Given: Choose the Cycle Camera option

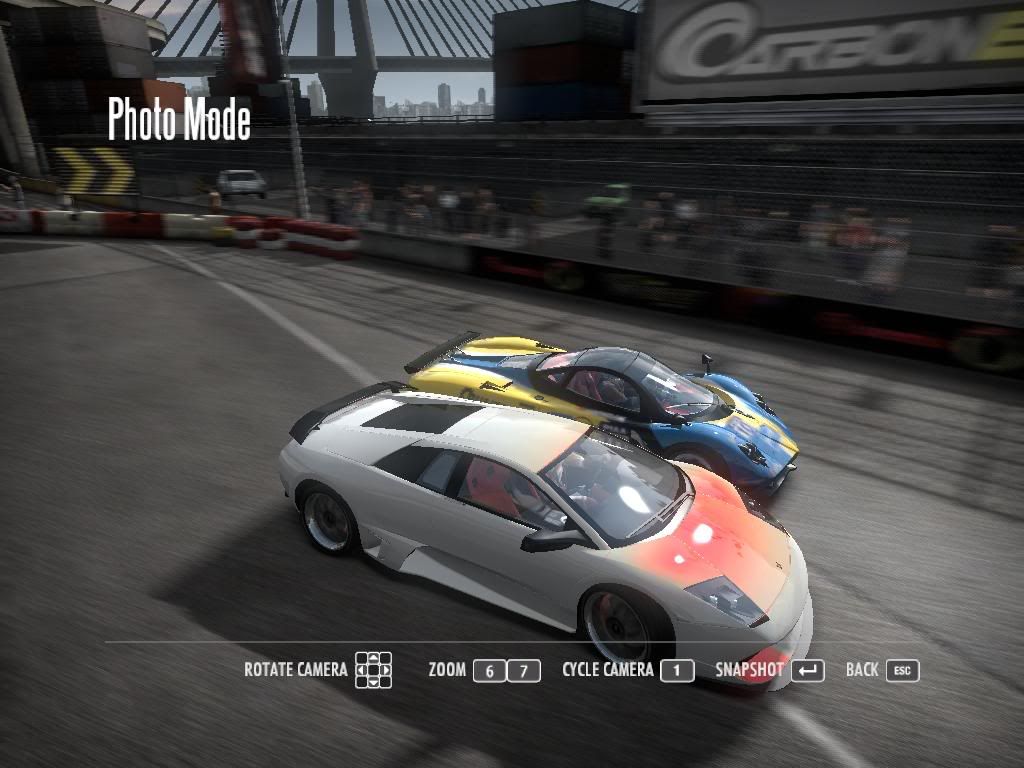Looking at the screenshot, I should (608, 670).
